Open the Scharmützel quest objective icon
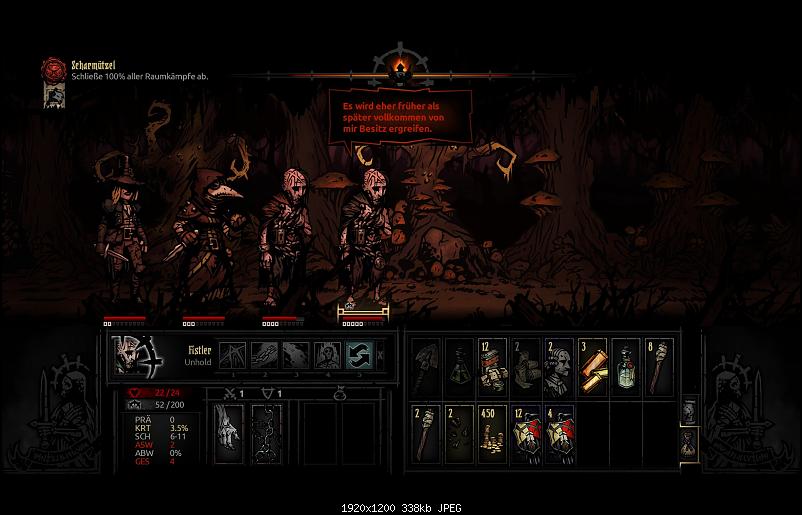 tap(53, 68)
